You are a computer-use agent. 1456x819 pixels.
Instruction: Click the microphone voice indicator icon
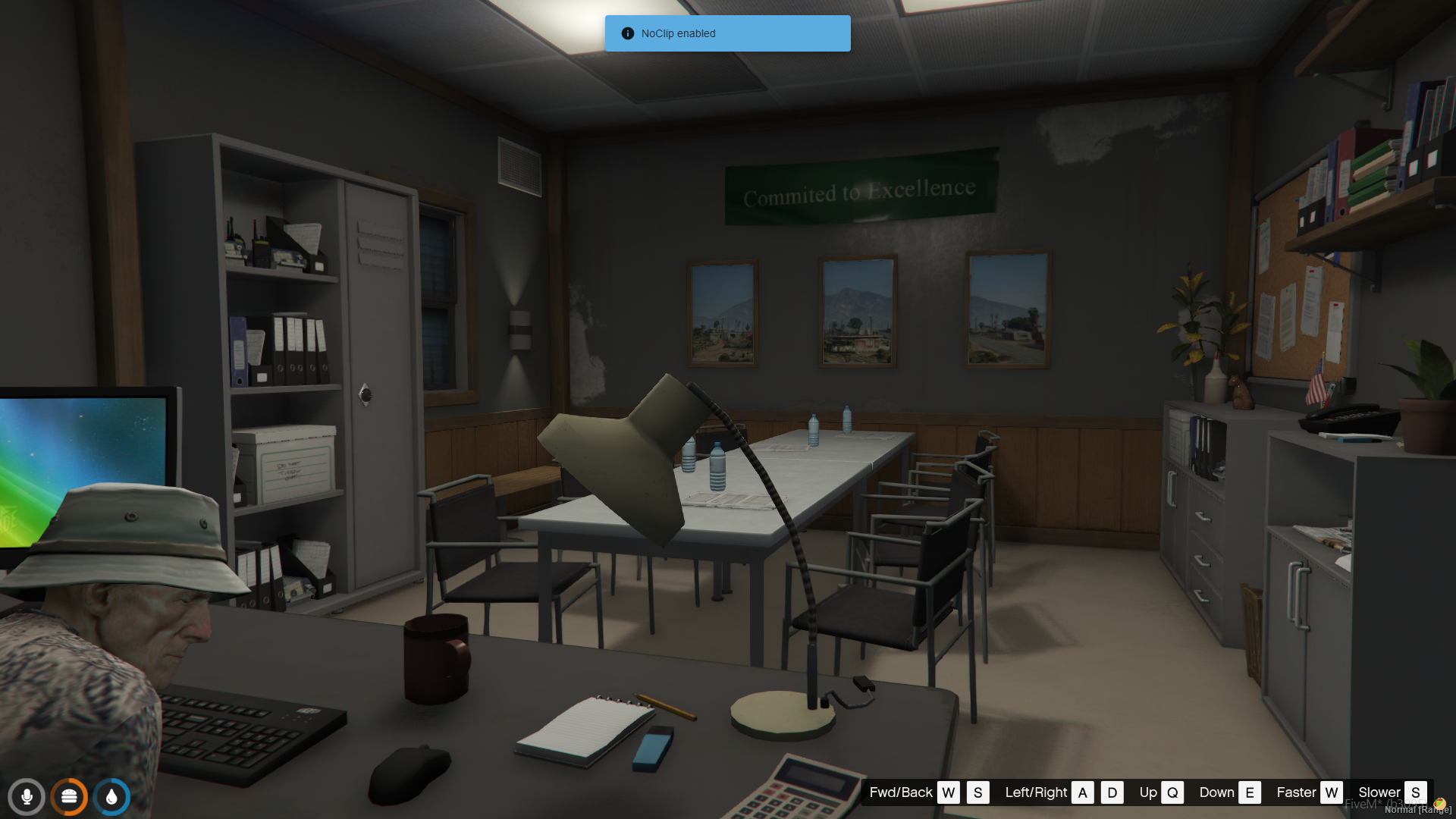[x=27, y=797]
